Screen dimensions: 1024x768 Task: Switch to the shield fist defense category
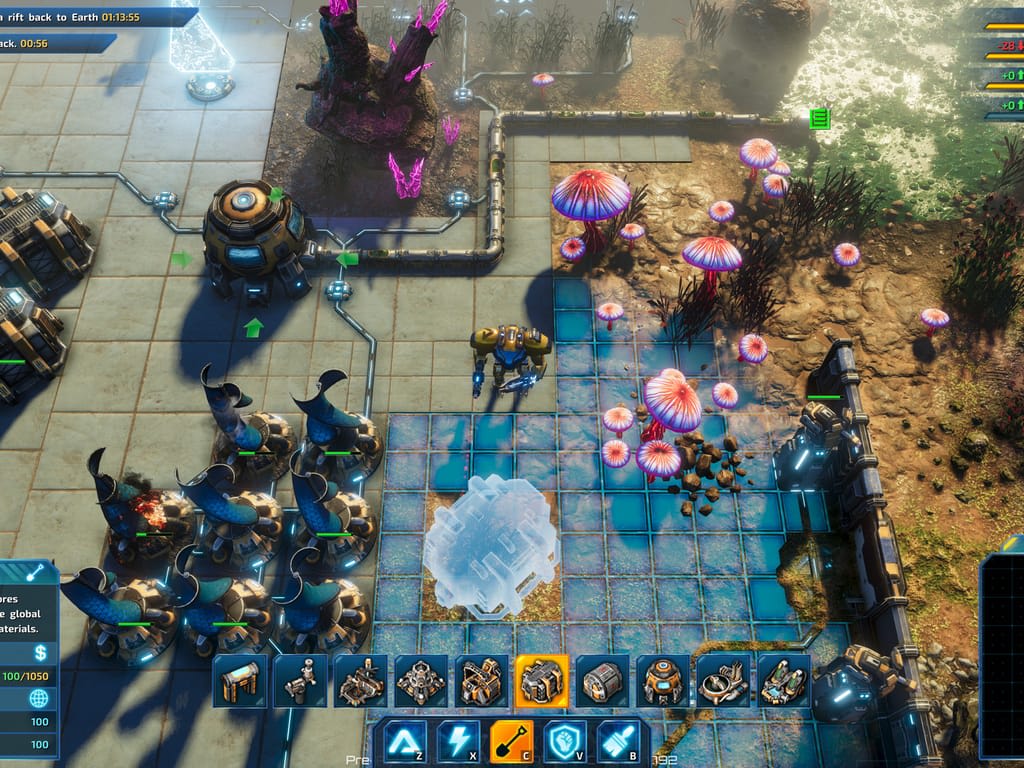[x=565, y=742]
